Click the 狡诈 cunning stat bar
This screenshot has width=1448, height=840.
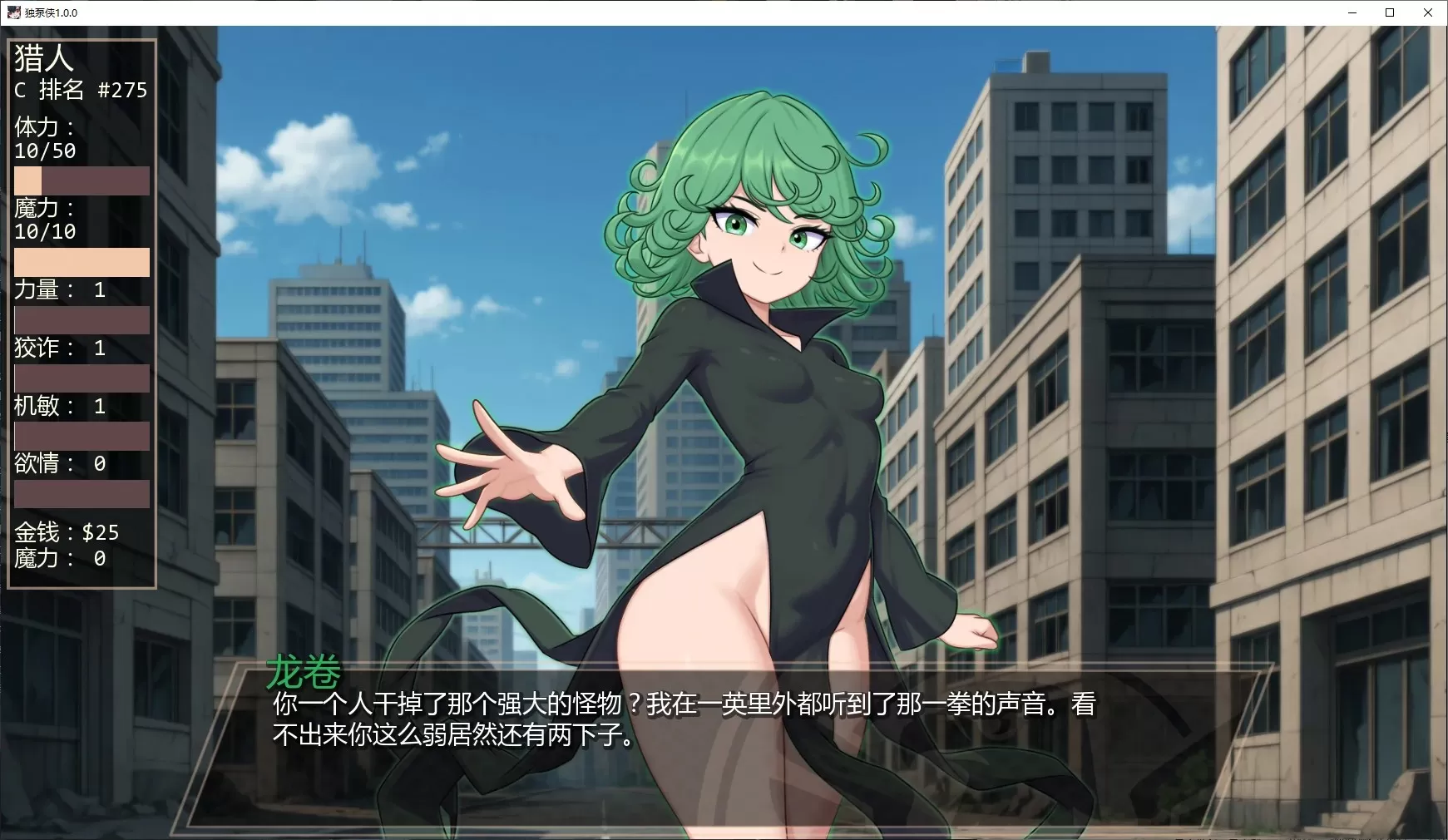pyautogui.click(x=81, y=378)
